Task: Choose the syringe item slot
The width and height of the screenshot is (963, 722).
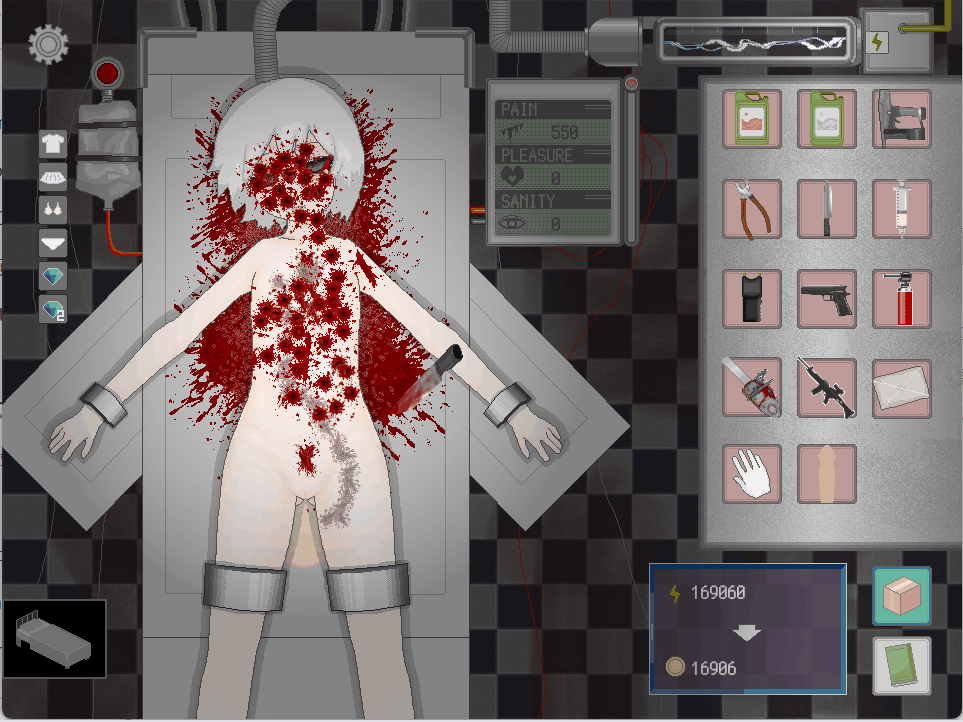Action: pyautogui.click(x=901, y=209)
